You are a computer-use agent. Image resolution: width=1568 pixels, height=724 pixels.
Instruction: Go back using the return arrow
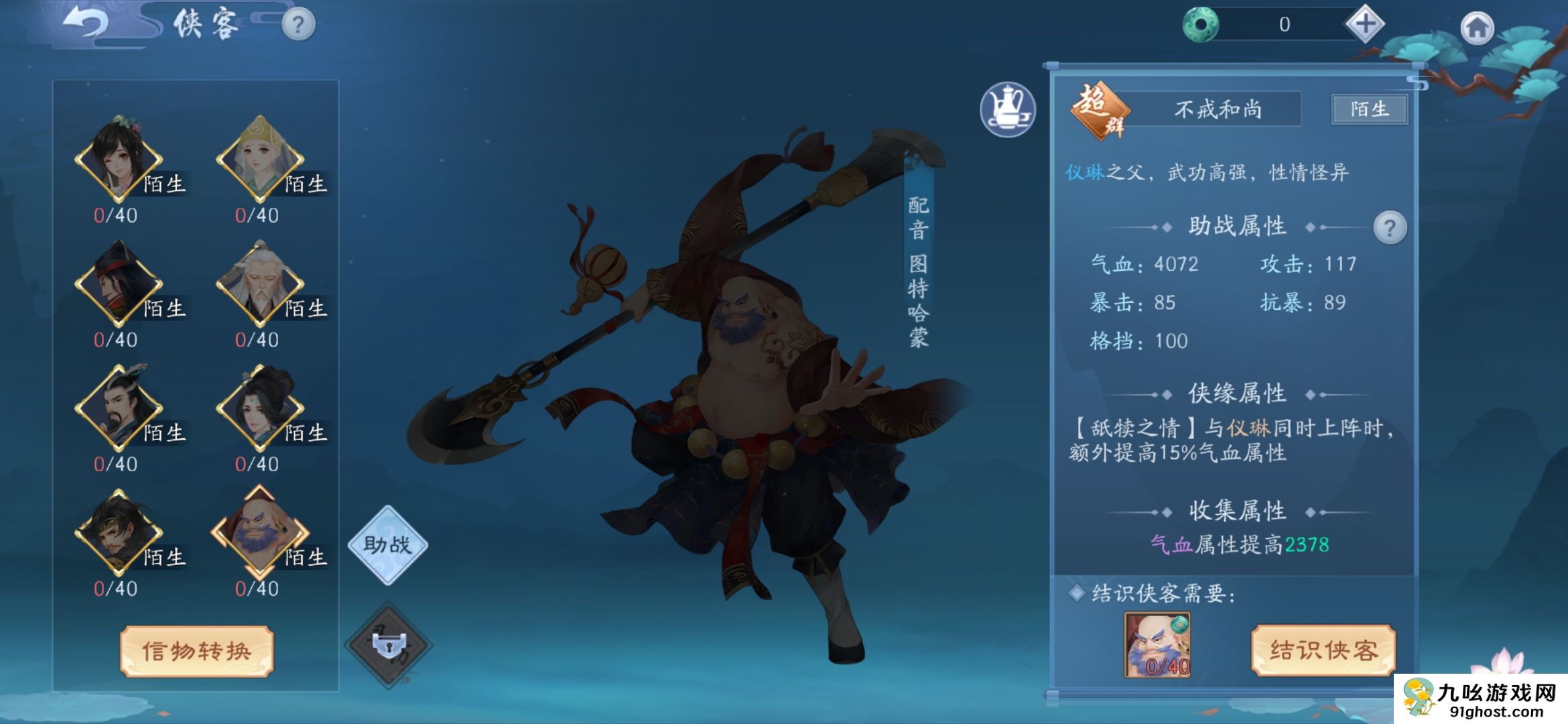coord(86,24)
